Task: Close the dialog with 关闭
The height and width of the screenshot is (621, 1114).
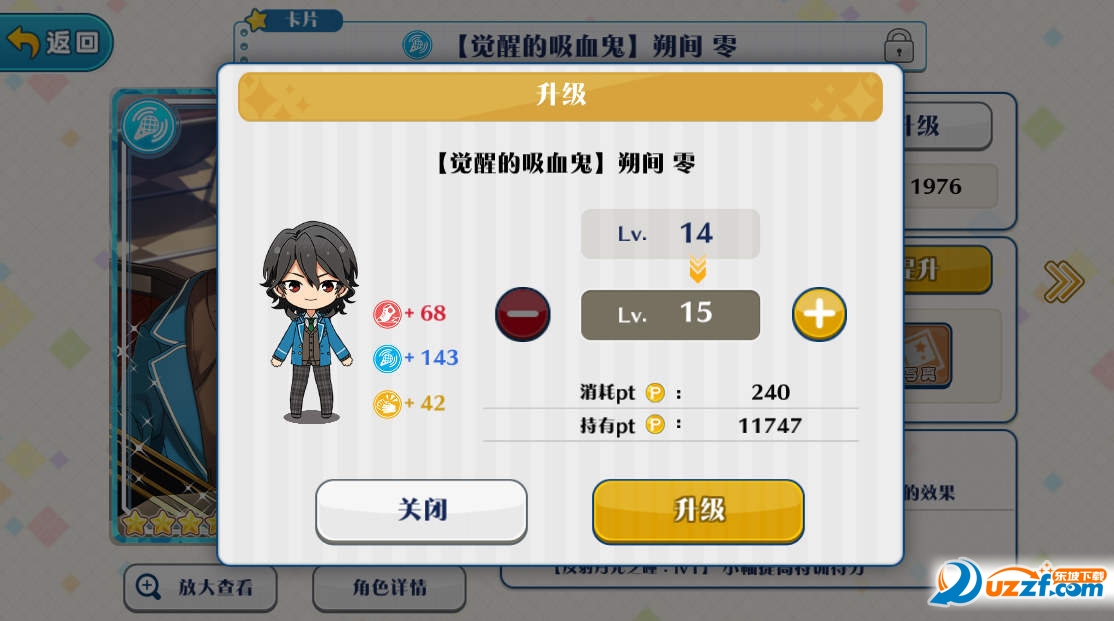Action: coord(421,510)
